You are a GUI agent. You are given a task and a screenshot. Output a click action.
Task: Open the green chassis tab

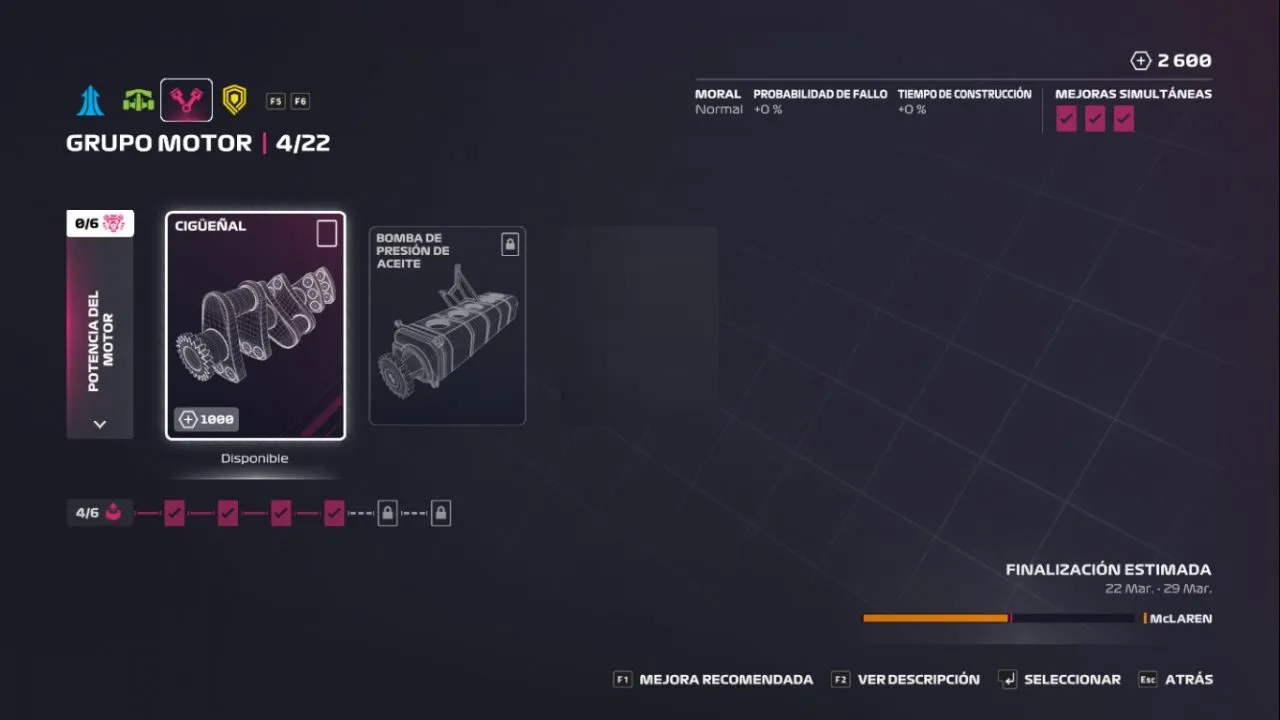click(138, 100)
